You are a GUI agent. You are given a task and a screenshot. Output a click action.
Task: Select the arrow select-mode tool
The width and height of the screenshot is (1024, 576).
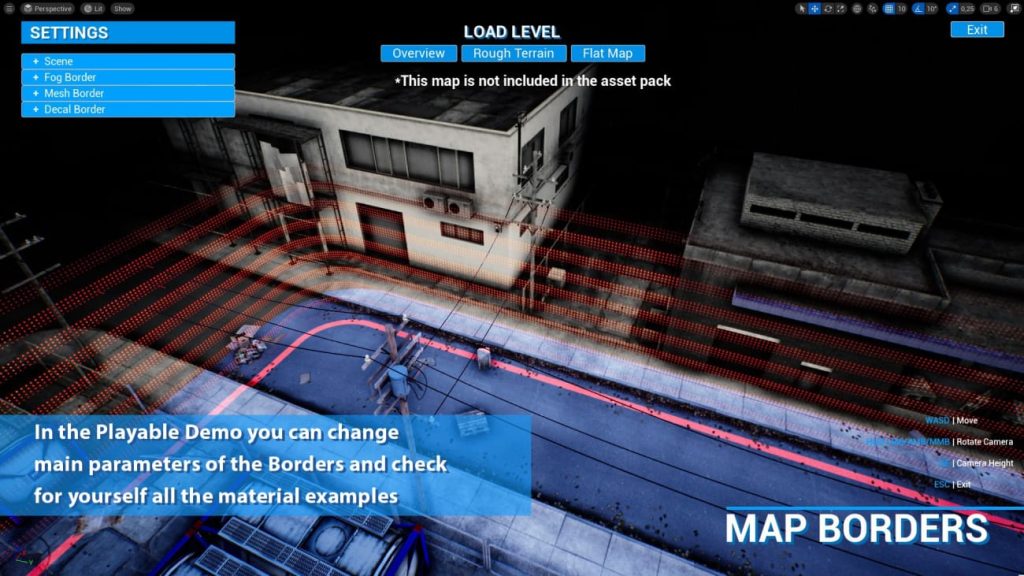pos(802,8)
